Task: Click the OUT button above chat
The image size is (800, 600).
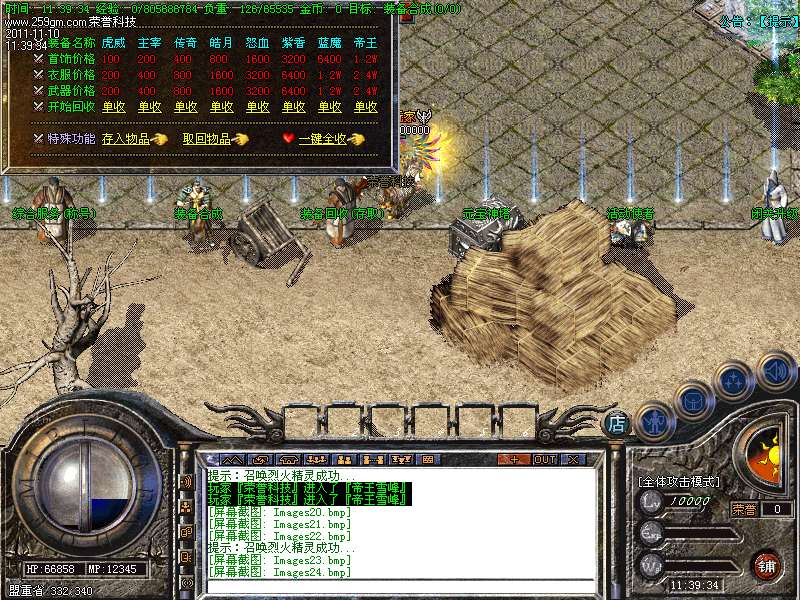Action: [x=544, y=459]
